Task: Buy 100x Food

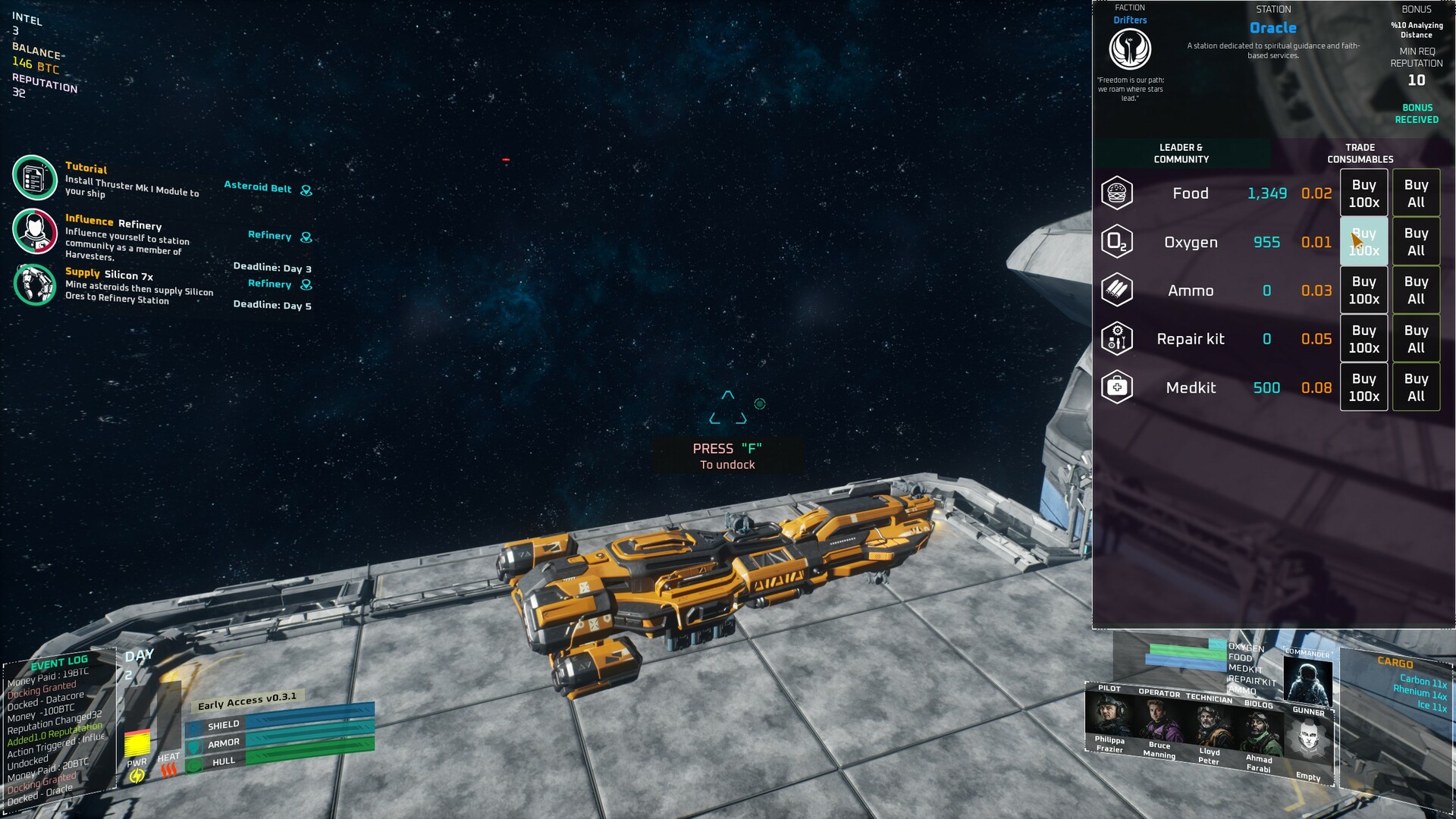Action: (1363, 193)
